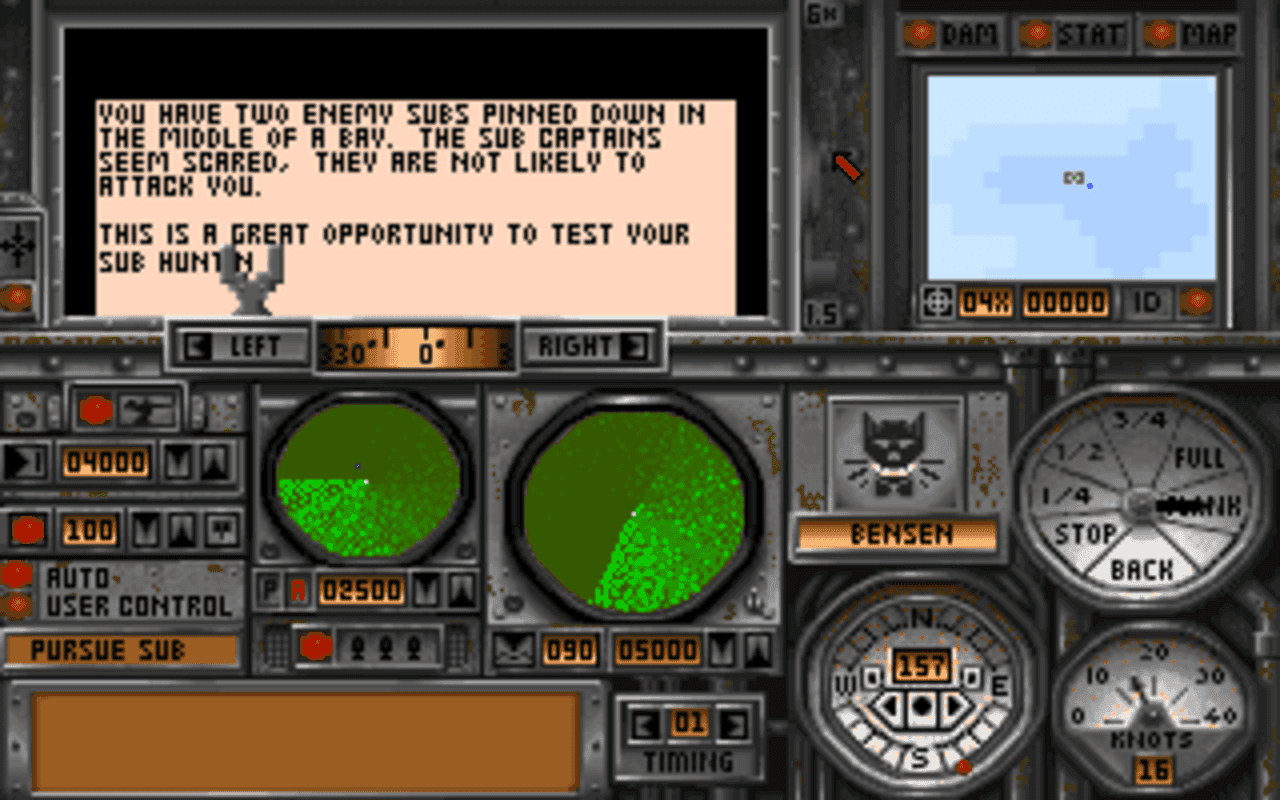The height and width of the screenshot is (800, 1280).
Task: Enable USER CONTROL steering
Action: pos(18,601)
